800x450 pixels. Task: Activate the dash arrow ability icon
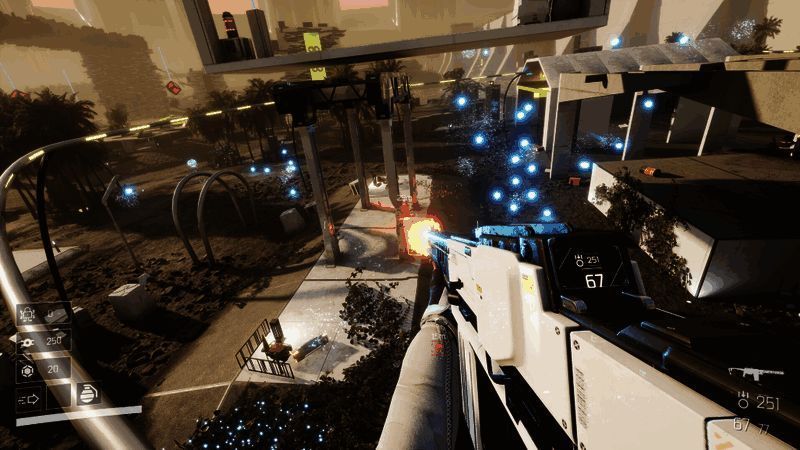click(x=28, y=400)
